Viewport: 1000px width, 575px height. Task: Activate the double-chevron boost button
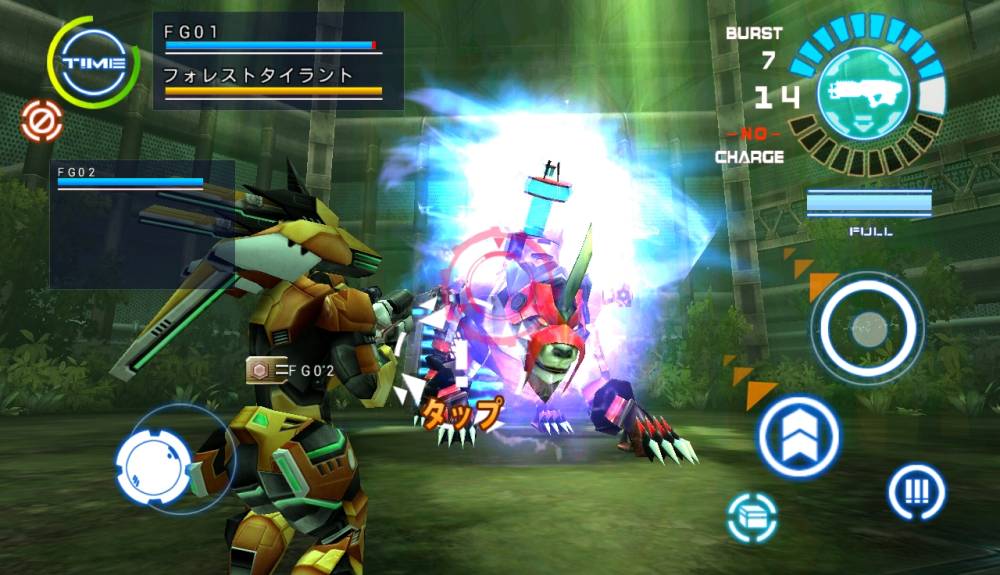[x=798, y=437]
